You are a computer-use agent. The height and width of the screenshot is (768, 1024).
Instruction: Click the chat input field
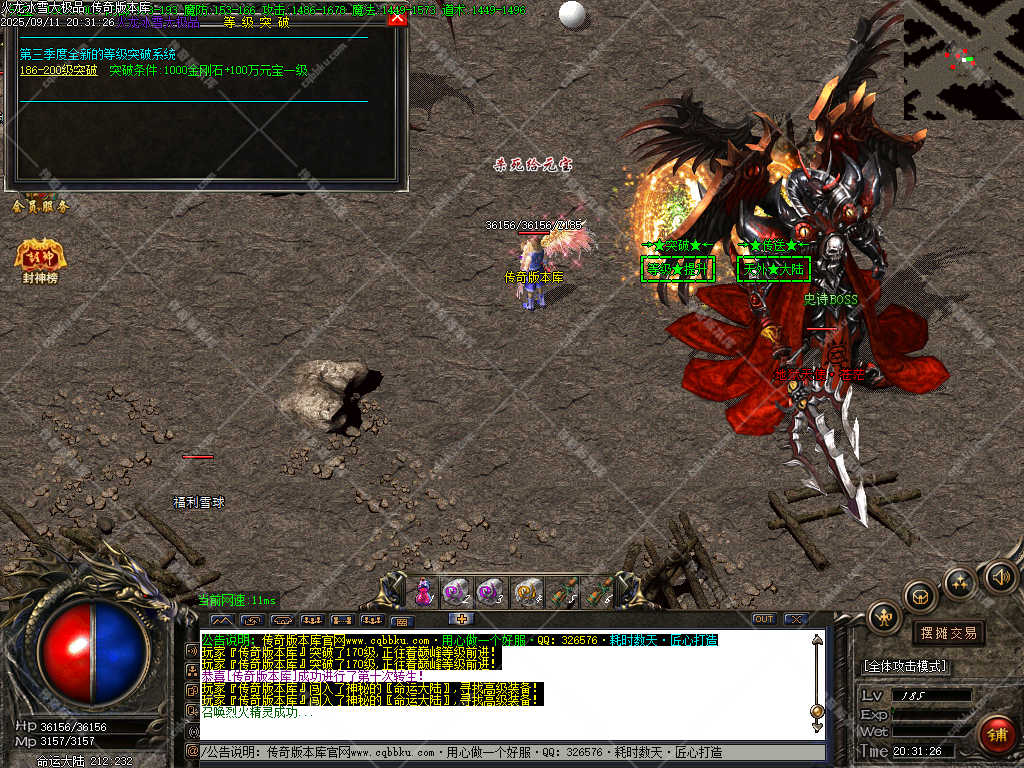510,752
